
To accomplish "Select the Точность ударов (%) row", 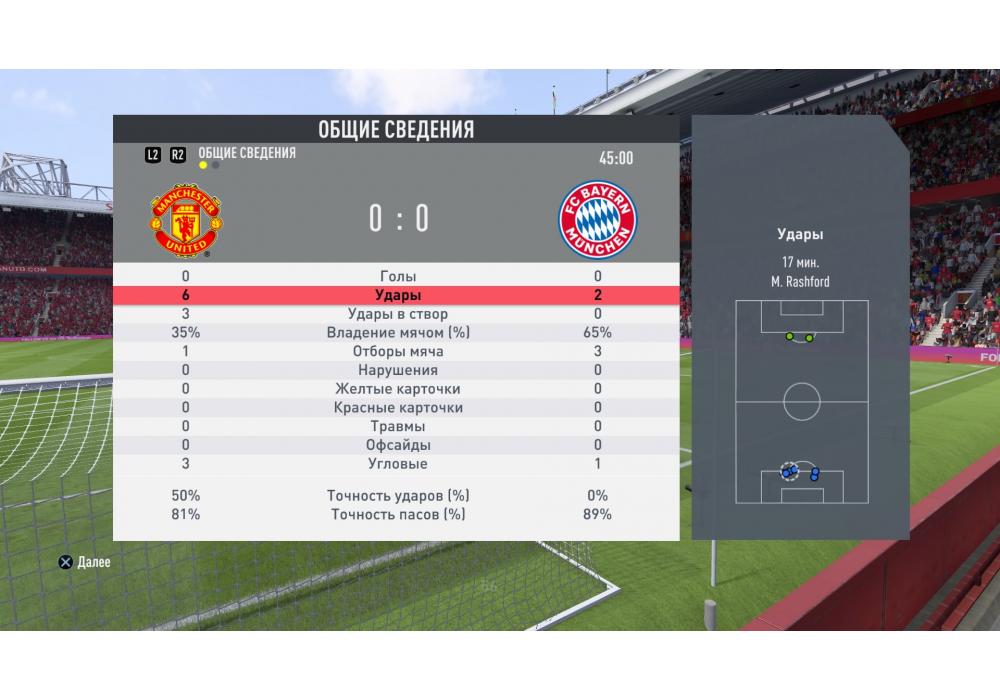I will pos(398,496).
